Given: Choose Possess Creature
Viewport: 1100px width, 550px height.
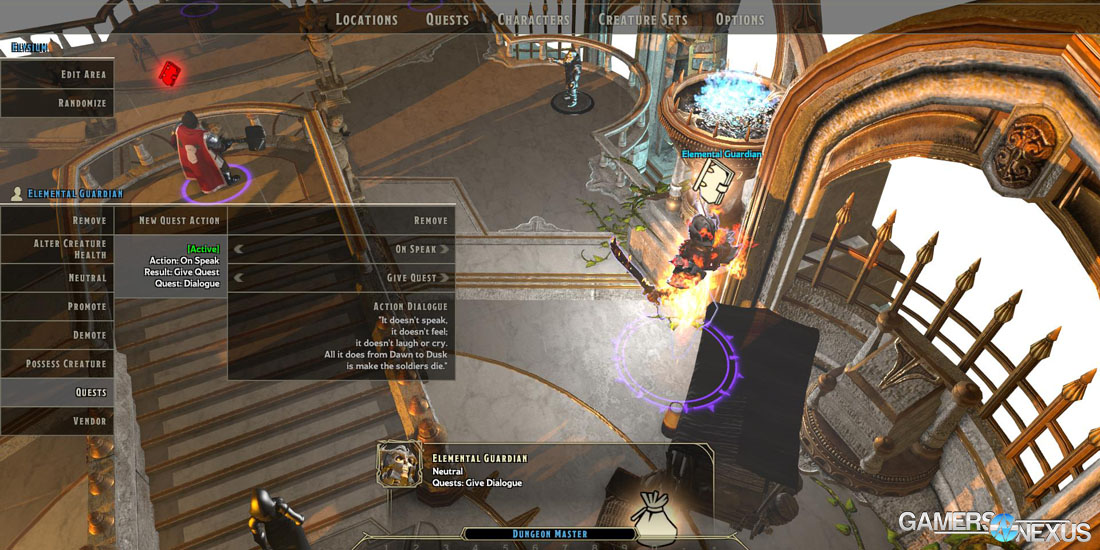Looking at the screenshot, I should point(57,364).
